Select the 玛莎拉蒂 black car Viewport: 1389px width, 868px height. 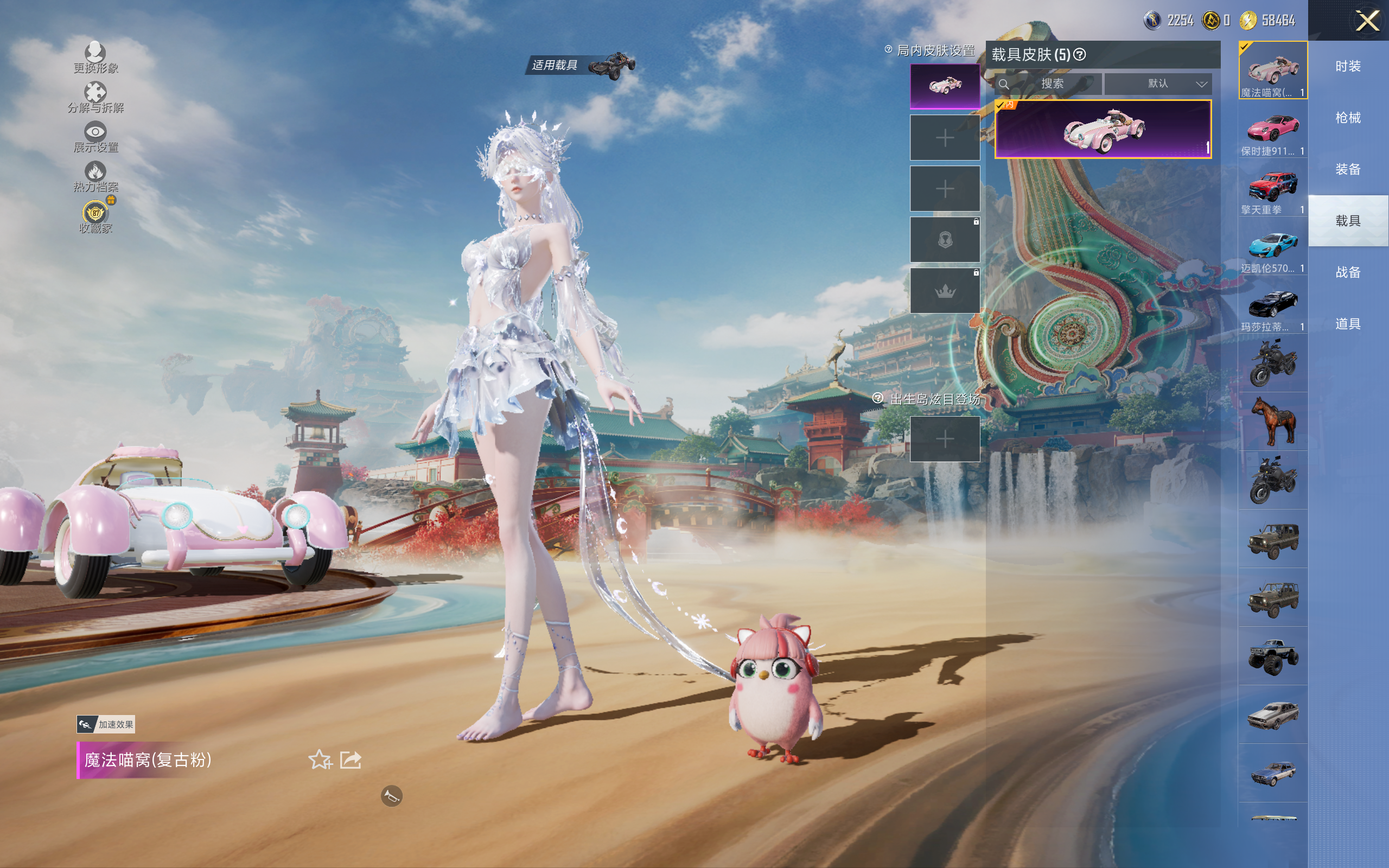click(x=1272, y=307)
